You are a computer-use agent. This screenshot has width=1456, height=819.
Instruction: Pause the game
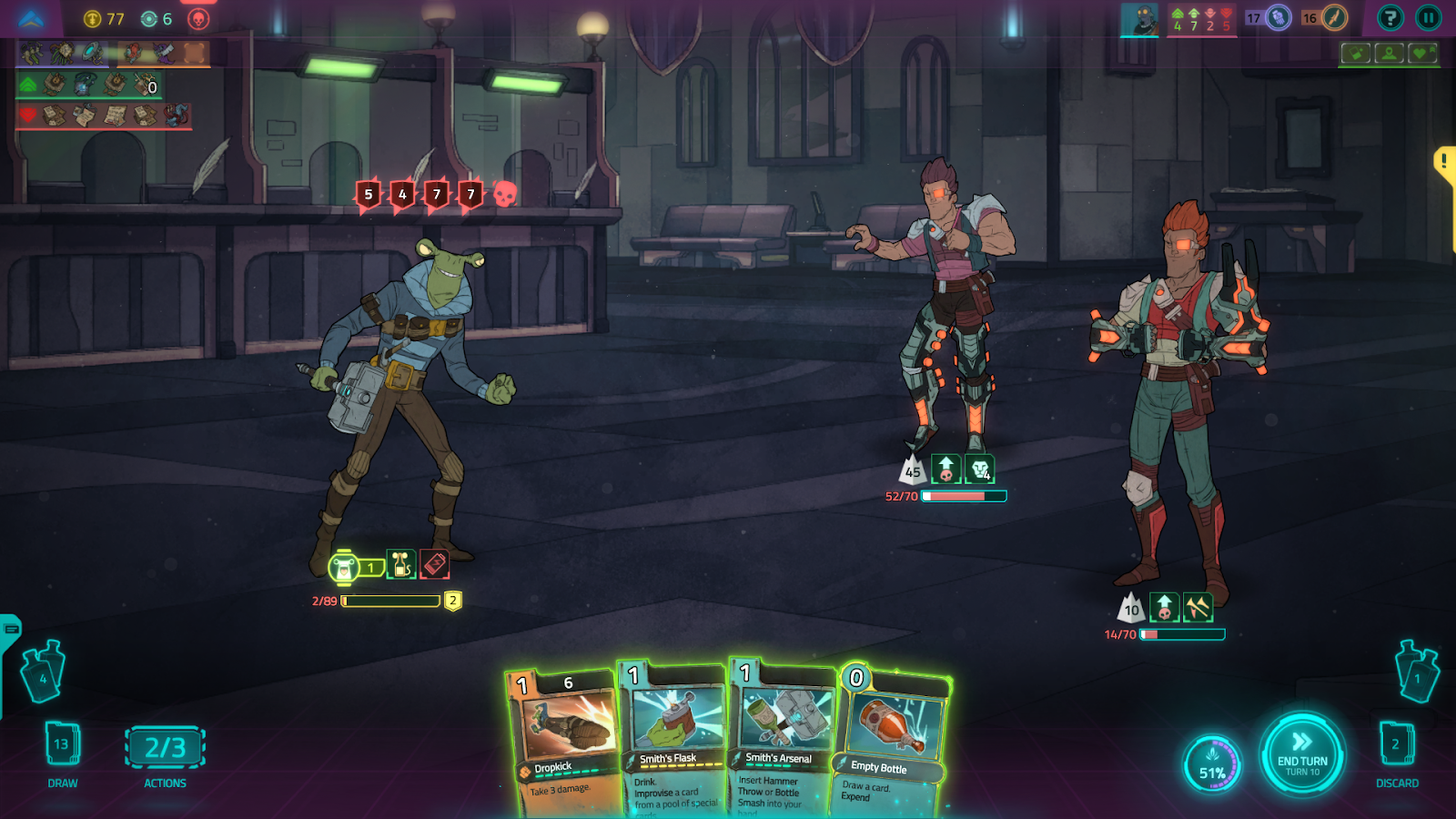pyautogui.click(x=1429, y=17)
